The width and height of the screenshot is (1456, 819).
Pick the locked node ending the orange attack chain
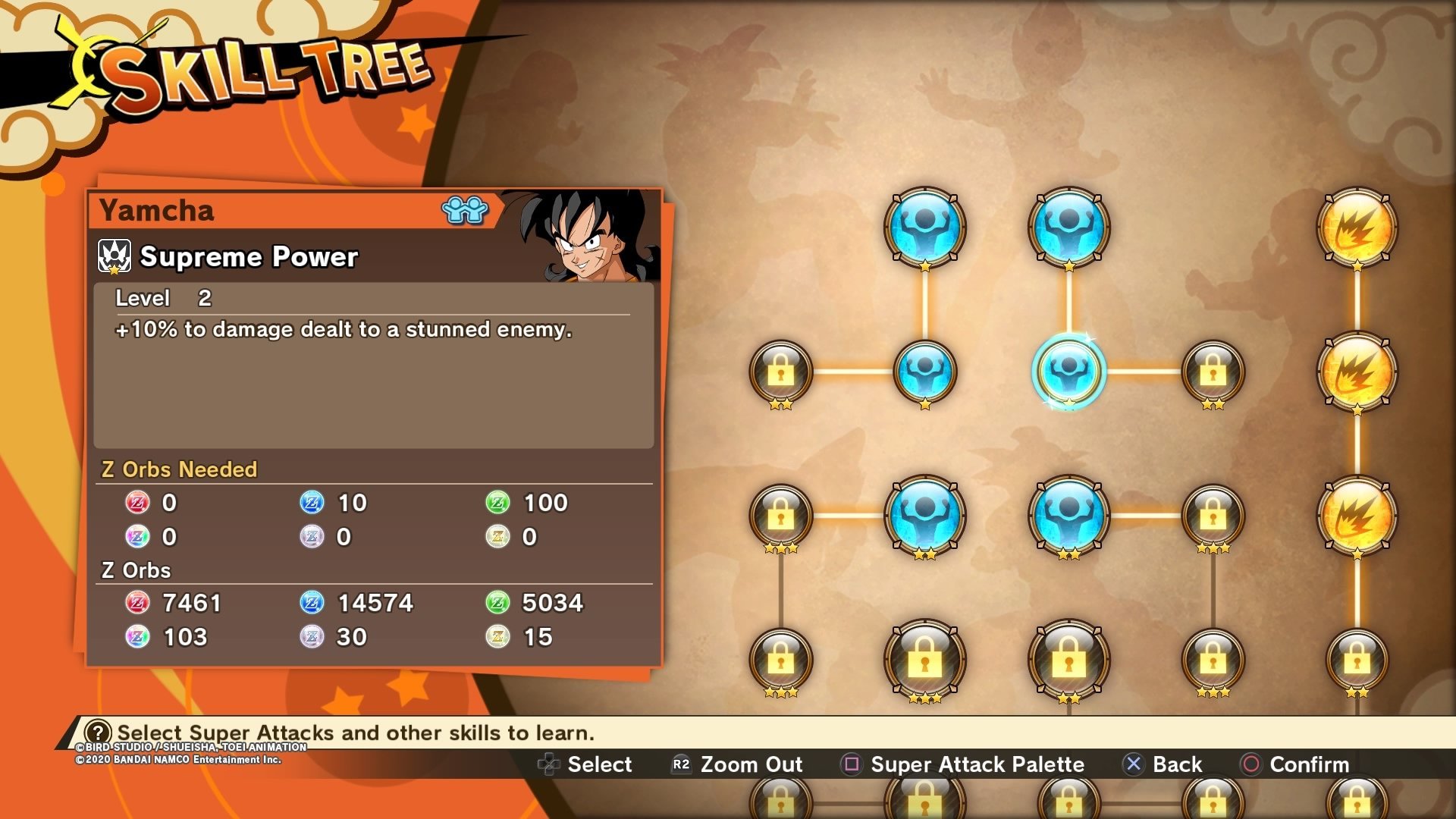click(x=1357, y=659)
